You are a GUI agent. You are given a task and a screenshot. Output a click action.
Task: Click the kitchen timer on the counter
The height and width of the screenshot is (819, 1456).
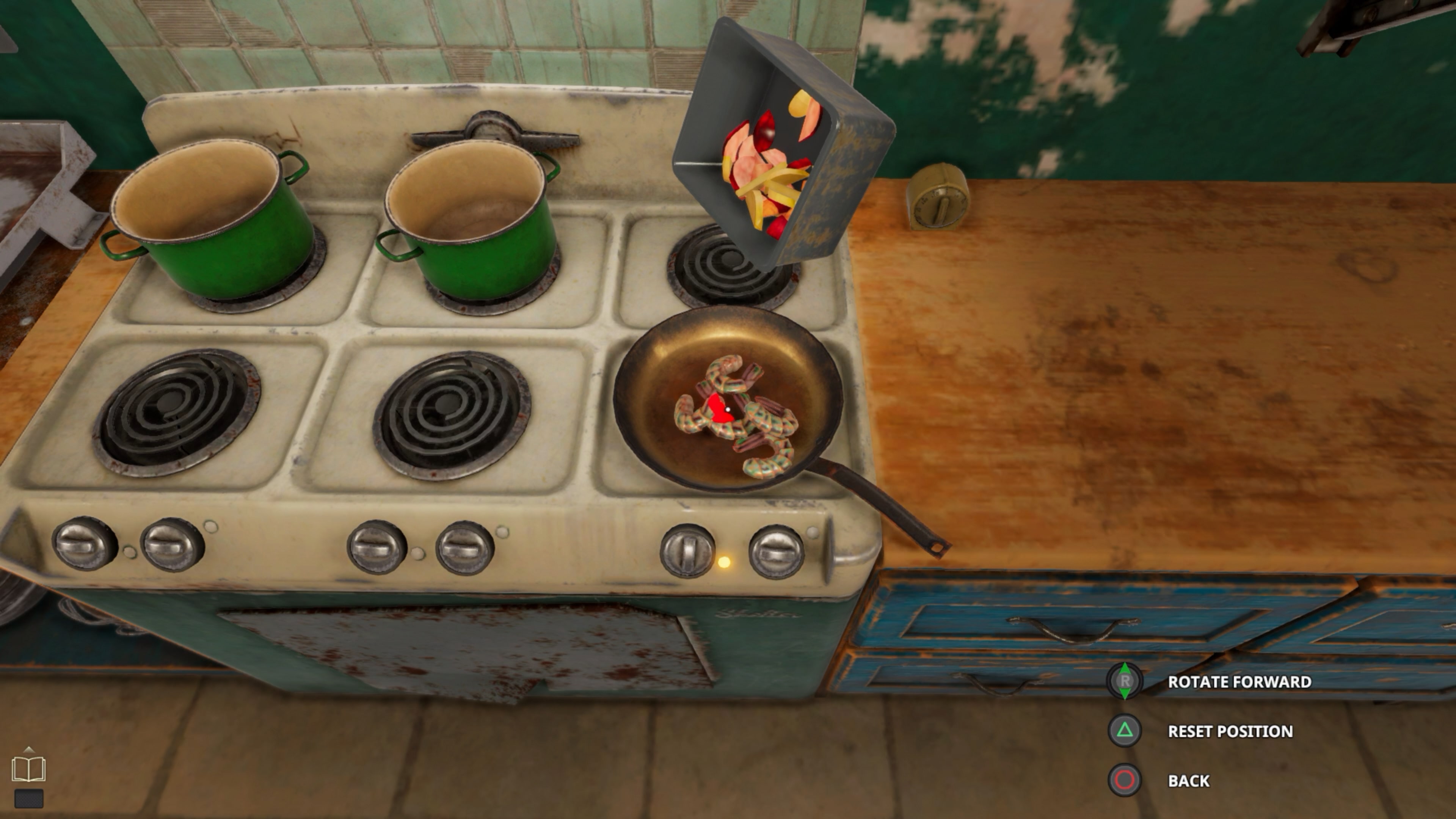(x=940, y=198)
